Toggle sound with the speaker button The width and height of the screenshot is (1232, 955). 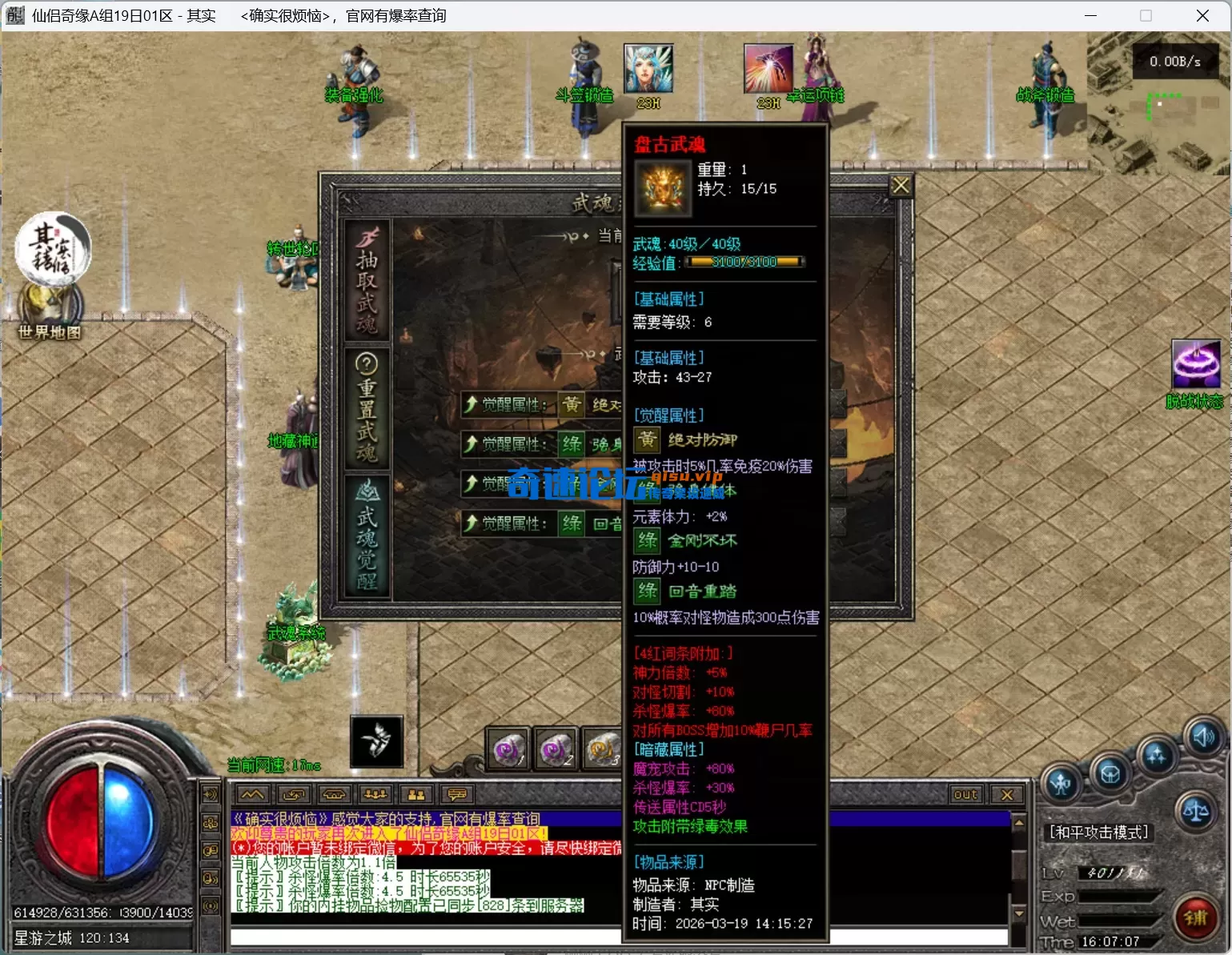pyautogui.click(x=1203, y=736)
